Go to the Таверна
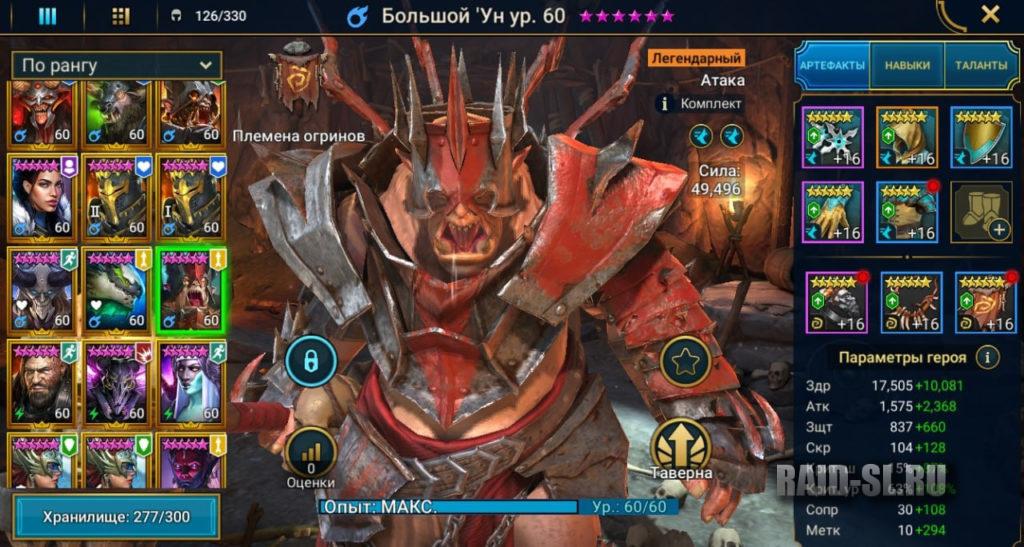The height and width of the screenshot is (547, 1024). [x=681, y=448]
